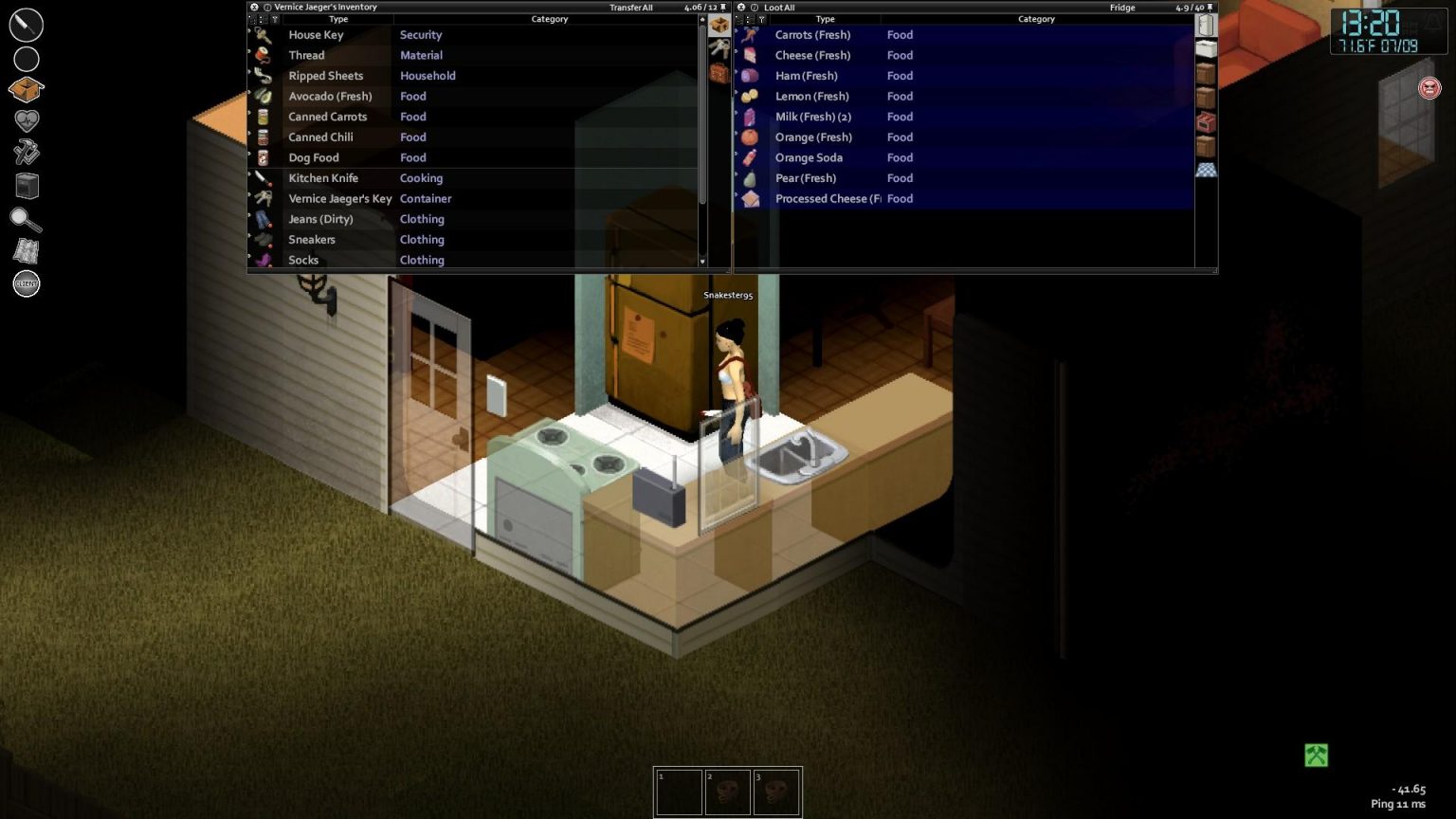
Task: Sort loot by the Category column header
Action: click(1036, 19)
